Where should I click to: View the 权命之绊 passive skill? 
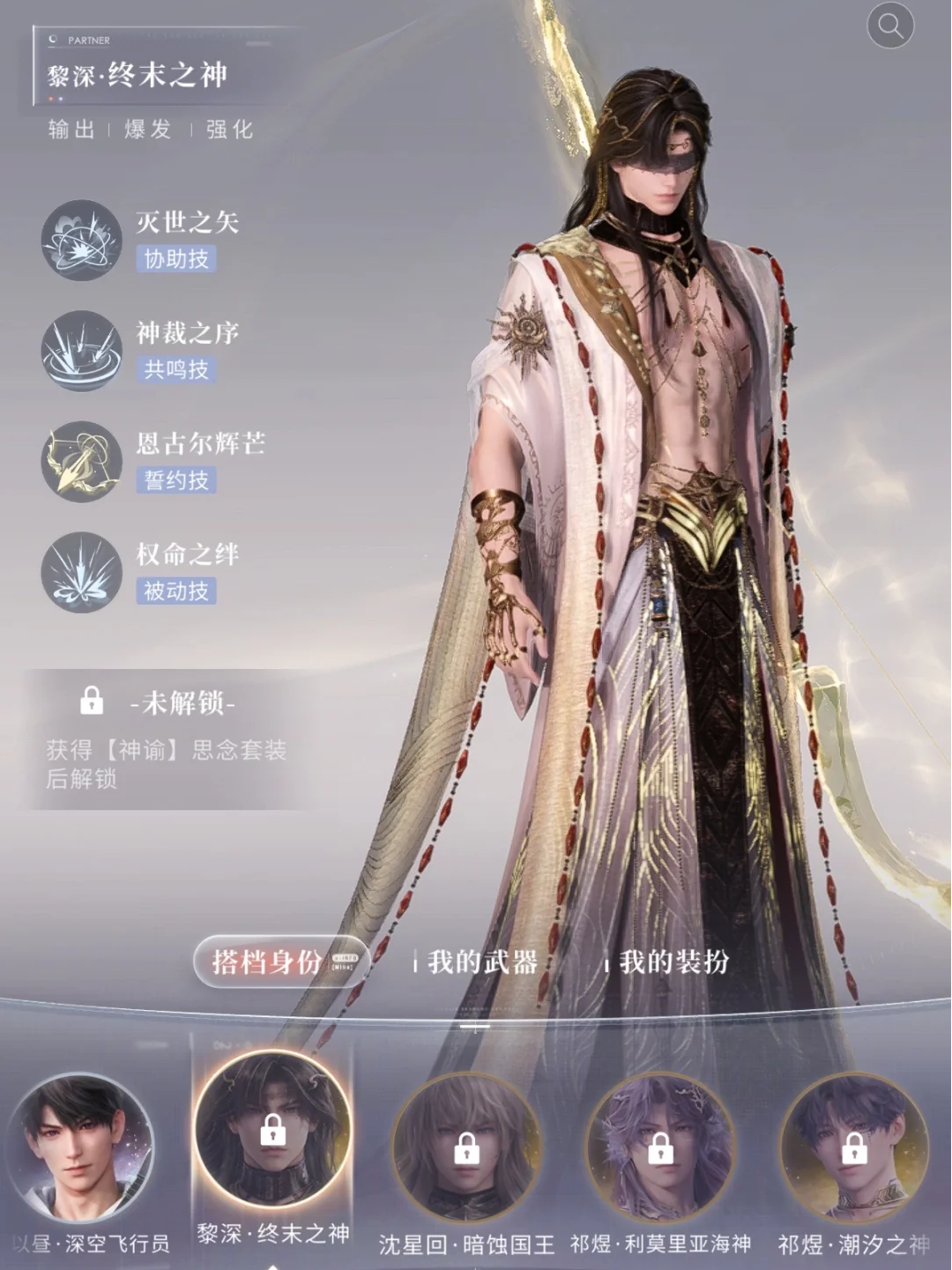[x=82, y=571]
